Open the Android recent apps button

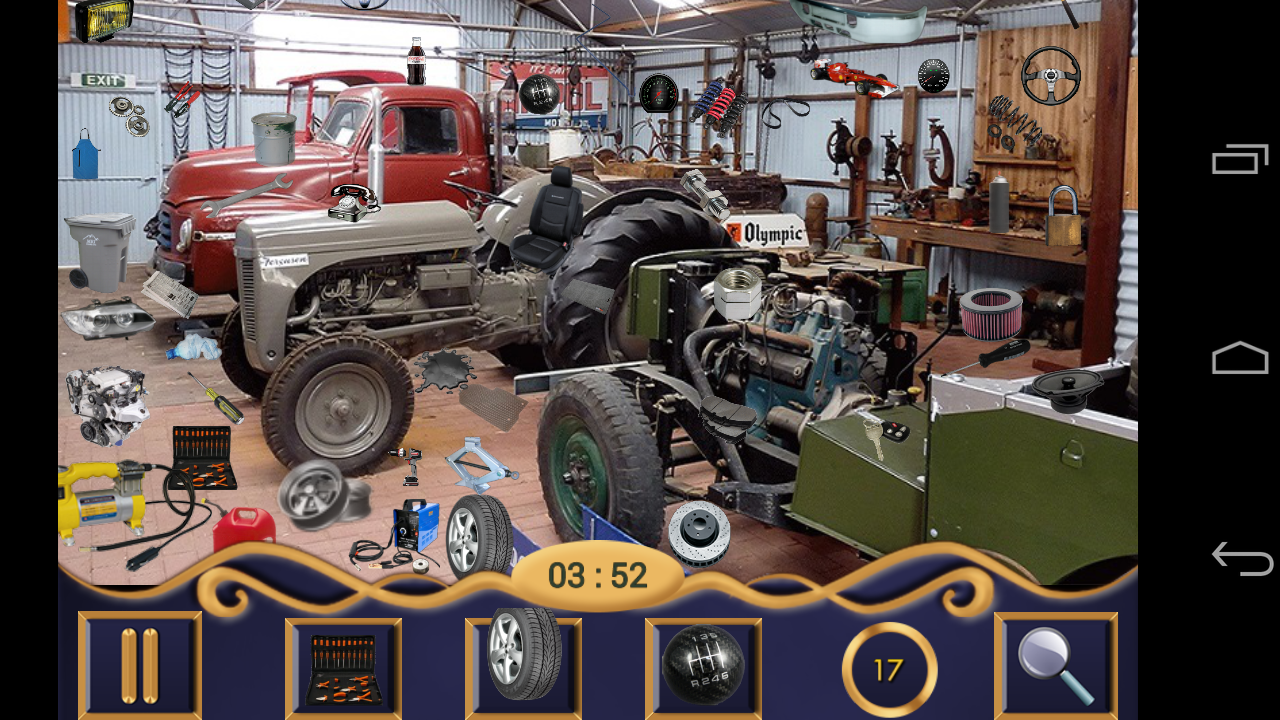[1242, 158]
